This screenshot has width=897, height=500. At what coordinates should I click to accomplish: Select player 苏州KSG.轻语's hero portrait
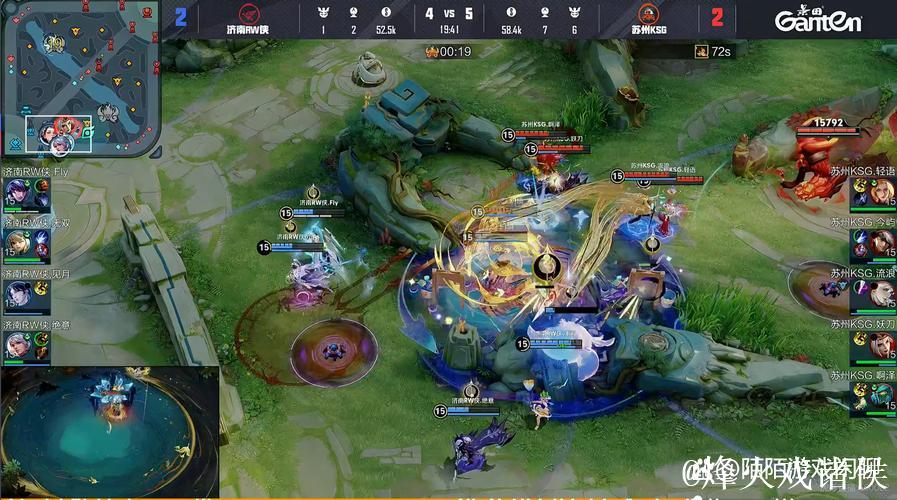click(x=880, y=191)
